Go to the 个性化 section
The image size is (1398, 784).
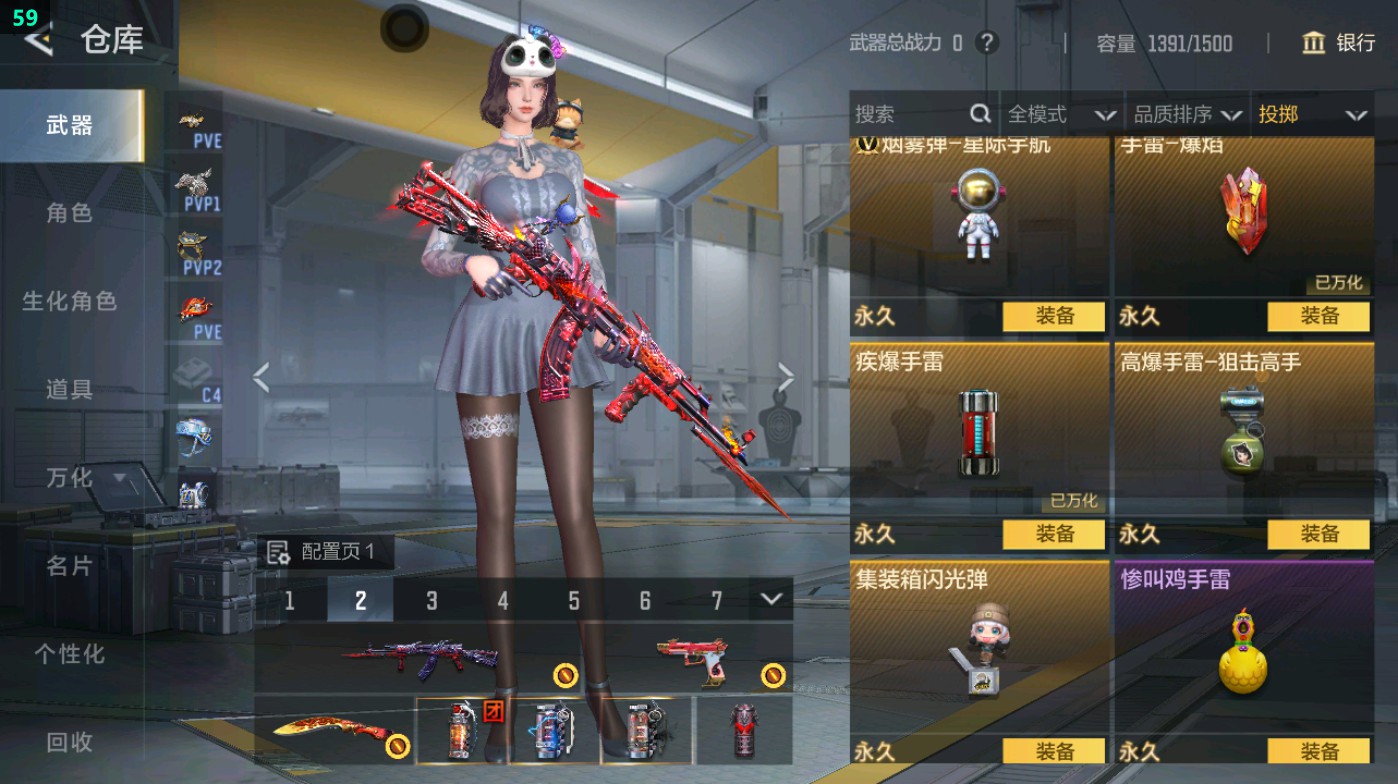coord(69,654)
